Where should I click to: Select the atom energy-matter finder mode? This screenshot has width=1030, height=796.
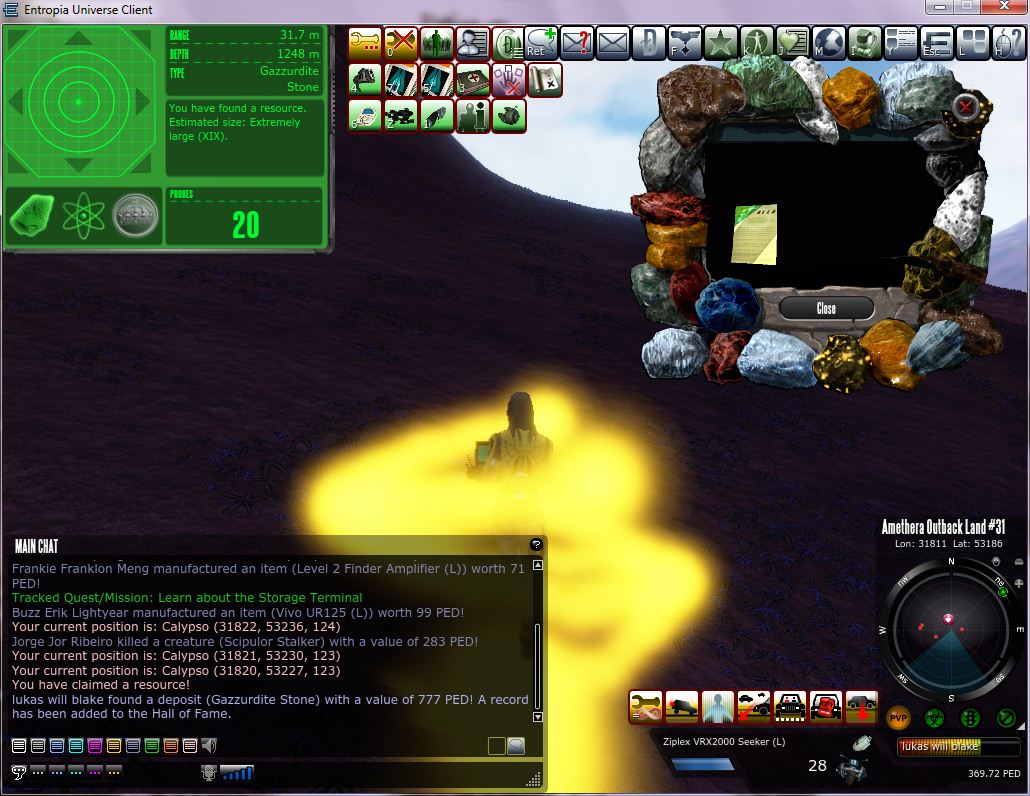[83, 215]
